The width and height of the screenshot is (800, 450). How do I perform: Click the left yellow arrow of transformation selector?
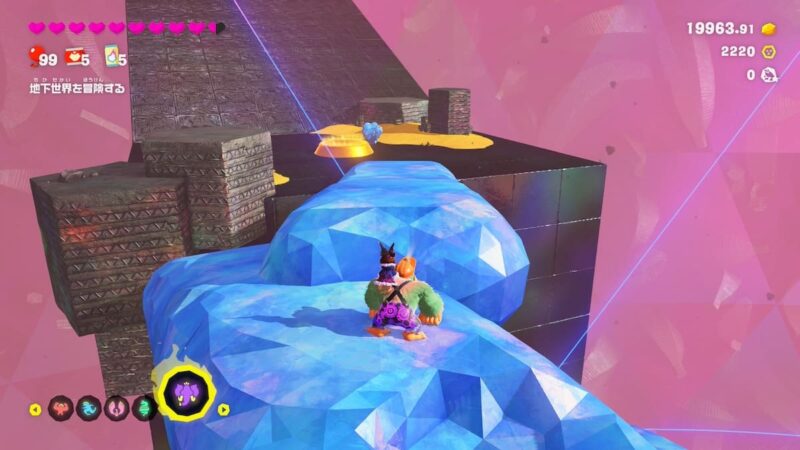[36, 409]
